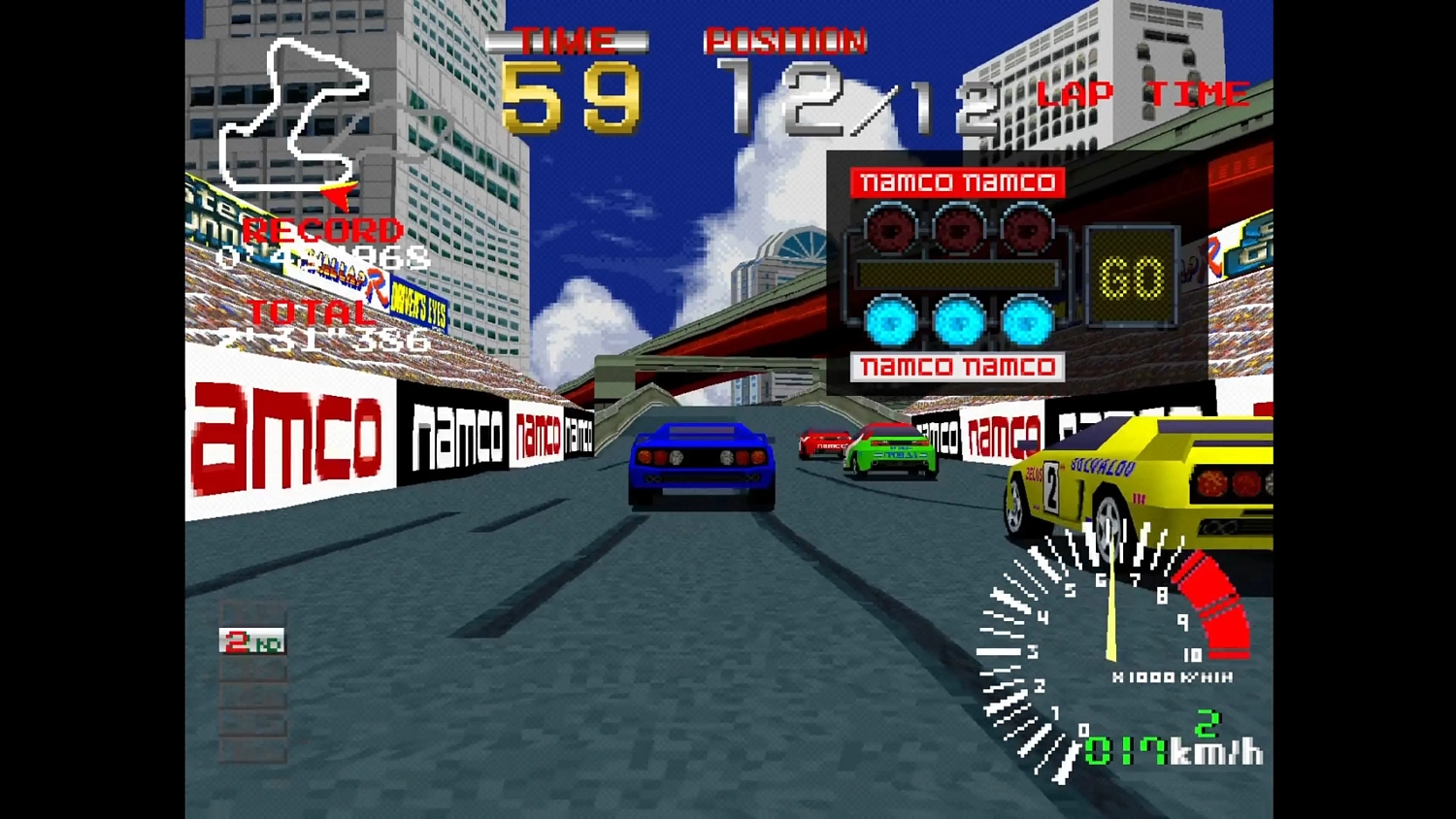Click the middle blue starting light
Viewport: 1456px width, 819px height.
tap(959, 320)
